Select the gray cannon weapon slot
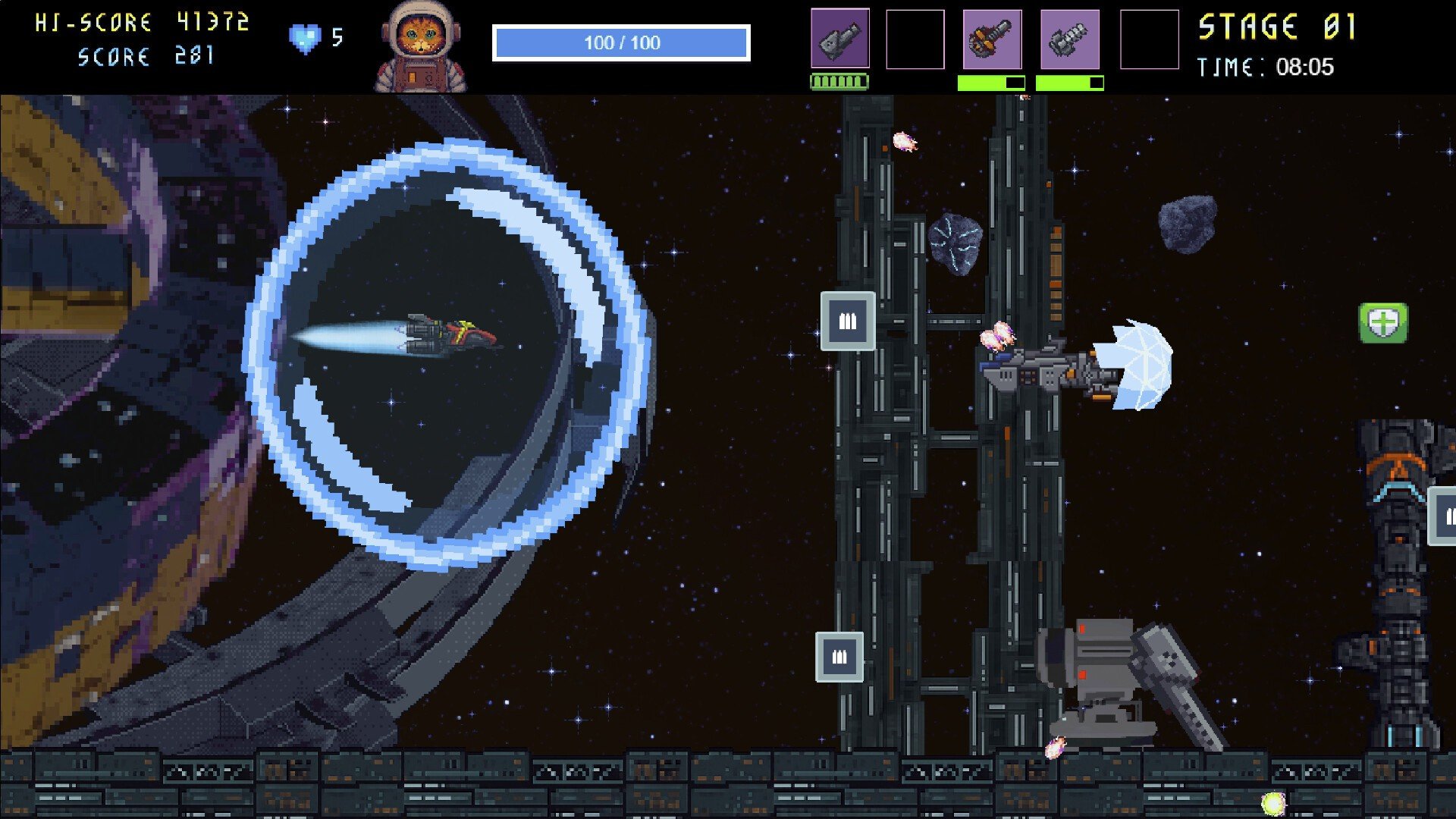The image size is (1456, 819). [839, 39]
